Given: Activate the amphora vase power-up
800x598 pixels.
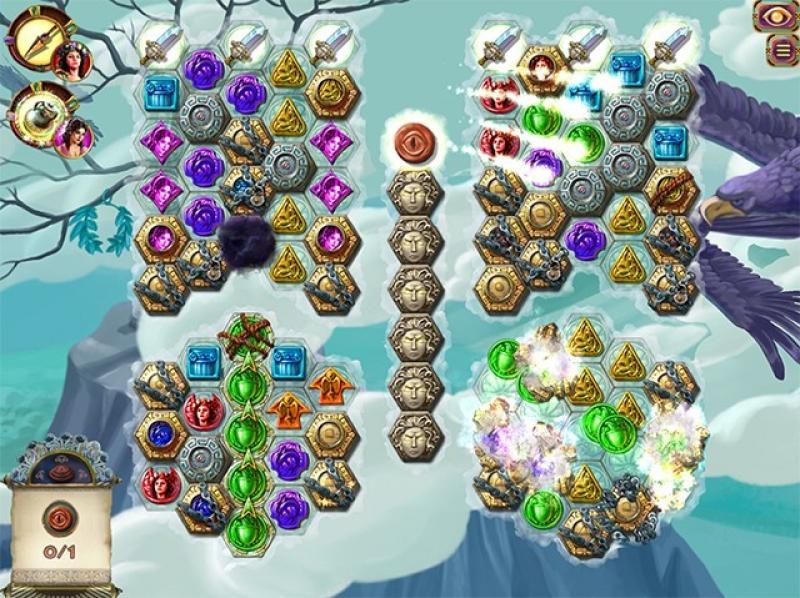Looking at the screenshot, I should [36, 113].
